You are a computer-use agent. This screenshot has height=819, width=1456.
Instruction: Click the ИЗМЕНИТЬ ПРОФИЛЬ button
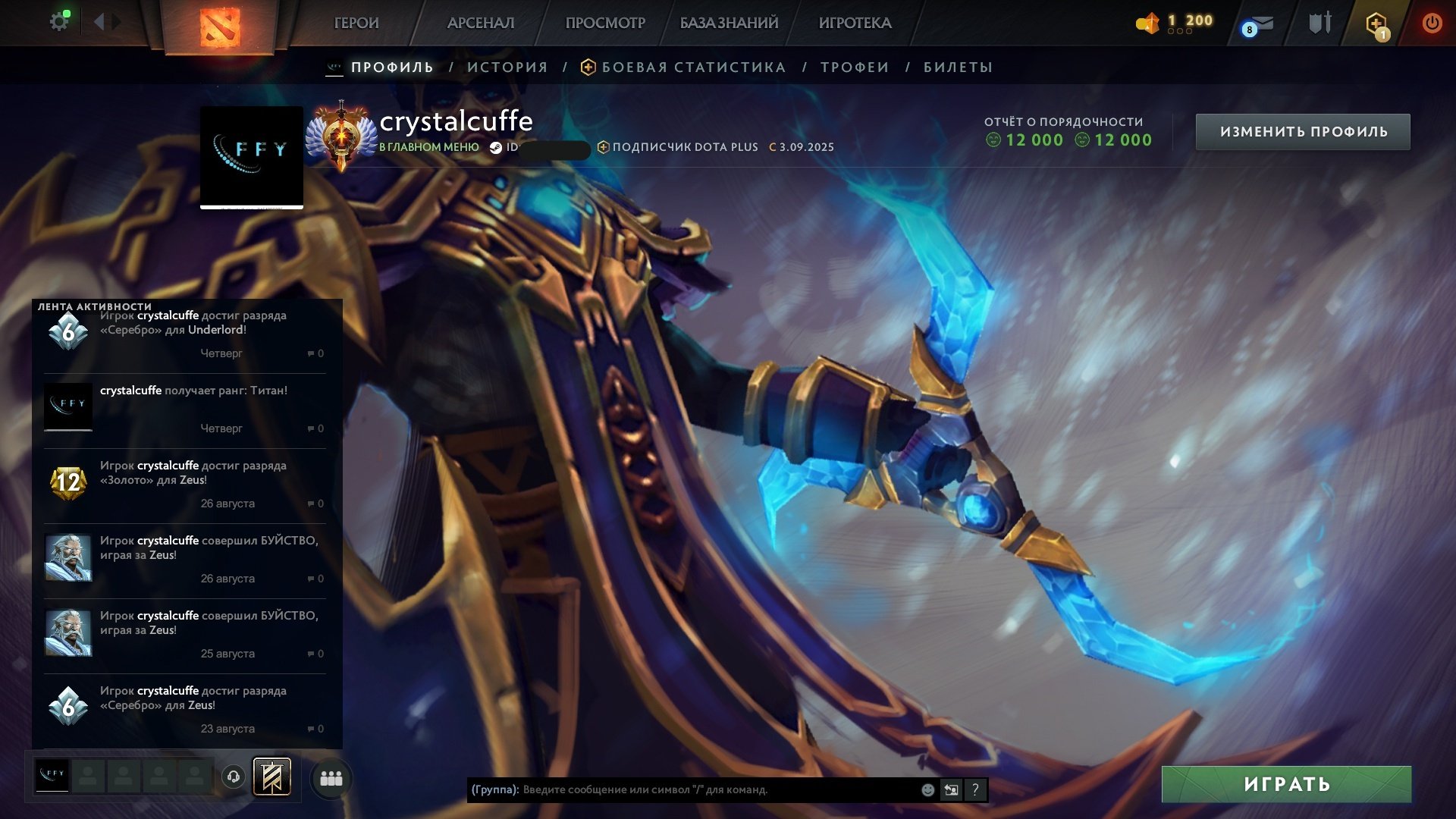(1303, 132)
